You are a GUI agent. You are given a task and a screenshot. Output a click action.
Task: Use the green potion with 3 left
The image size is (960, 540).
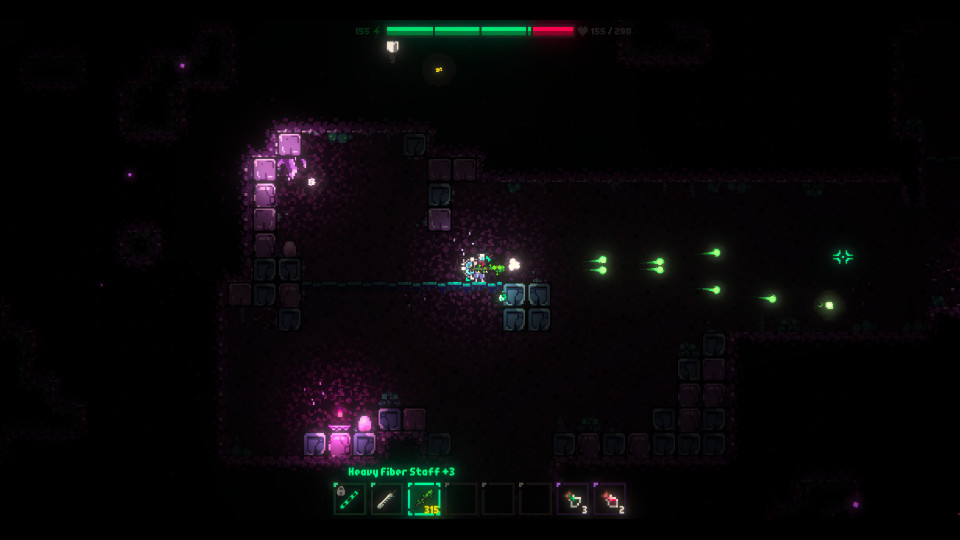click(x=573, y=498)
